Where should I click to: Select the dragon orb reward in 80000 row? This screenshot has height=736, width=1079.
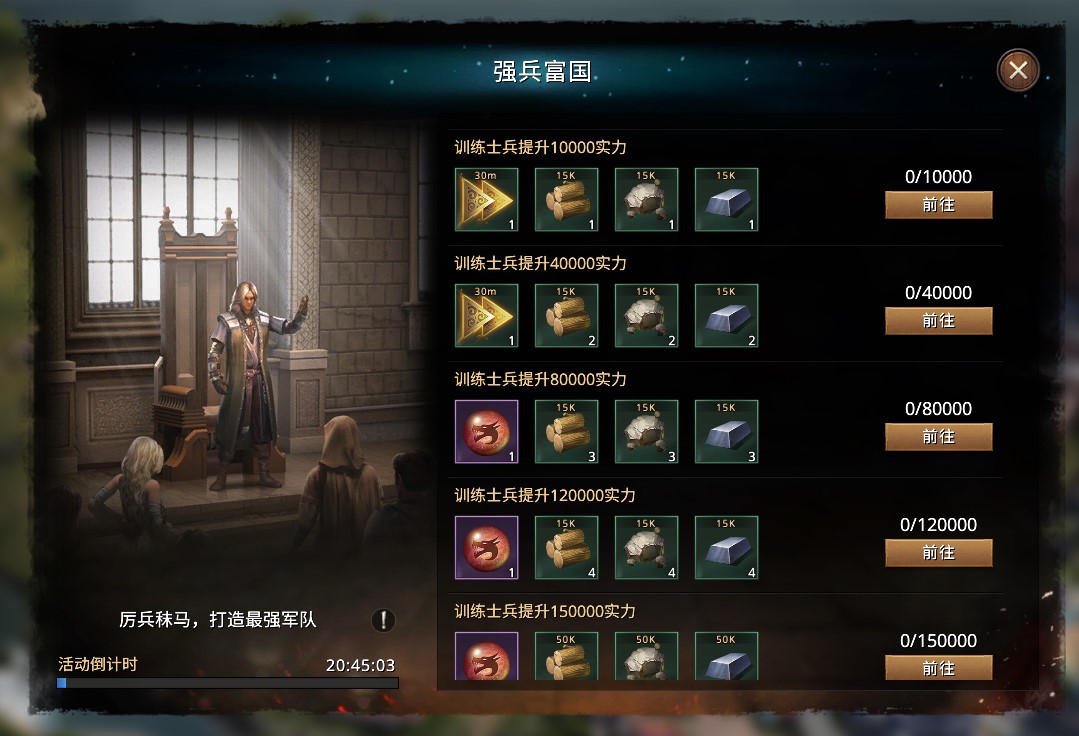click(486, 432)
